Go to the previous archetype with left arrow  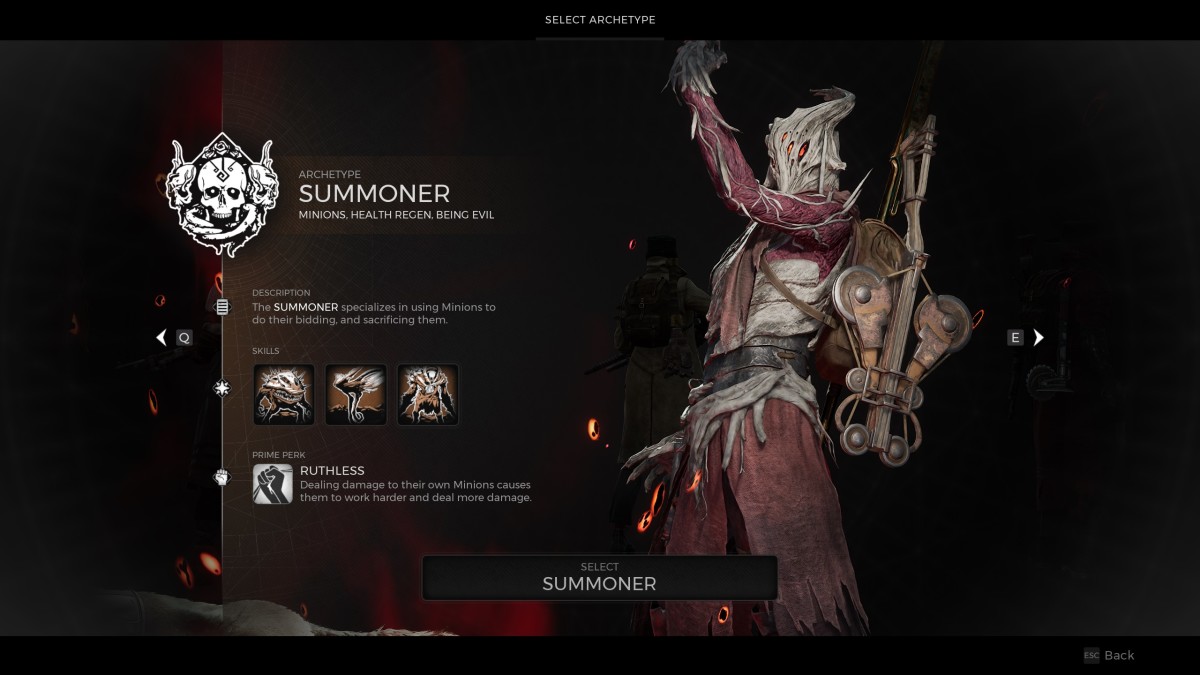[162, 337]
